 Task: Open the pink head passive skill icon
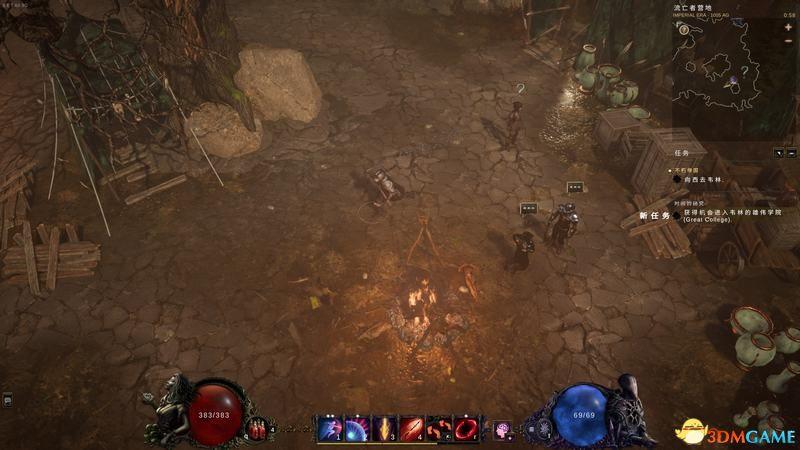(x=502, y=430)
